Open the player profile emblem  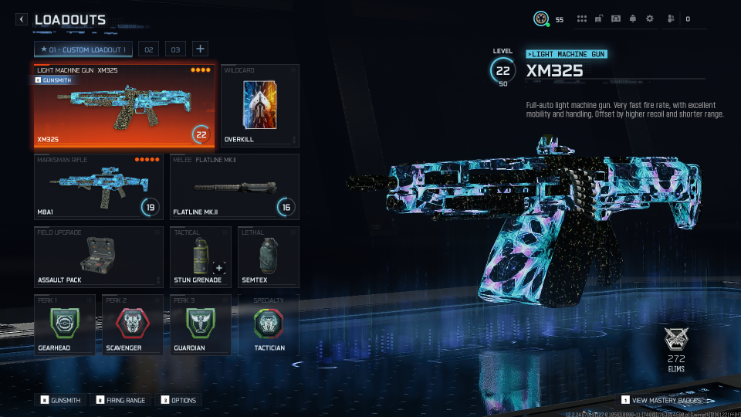click(x=541, y=19)
